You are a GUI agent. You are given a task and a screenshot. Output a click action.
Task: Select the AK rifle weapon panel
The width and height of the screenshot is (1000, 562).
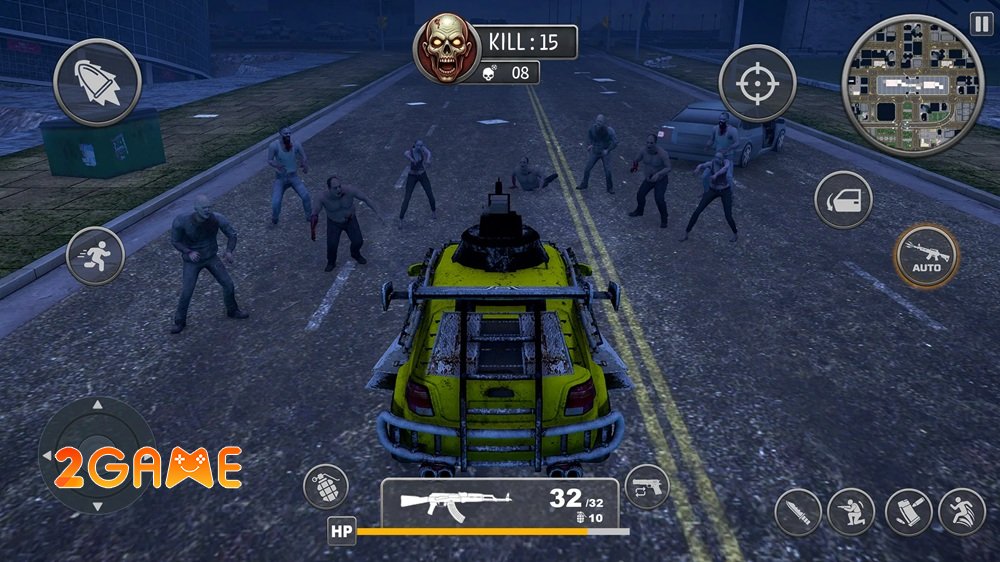point(499,503)
